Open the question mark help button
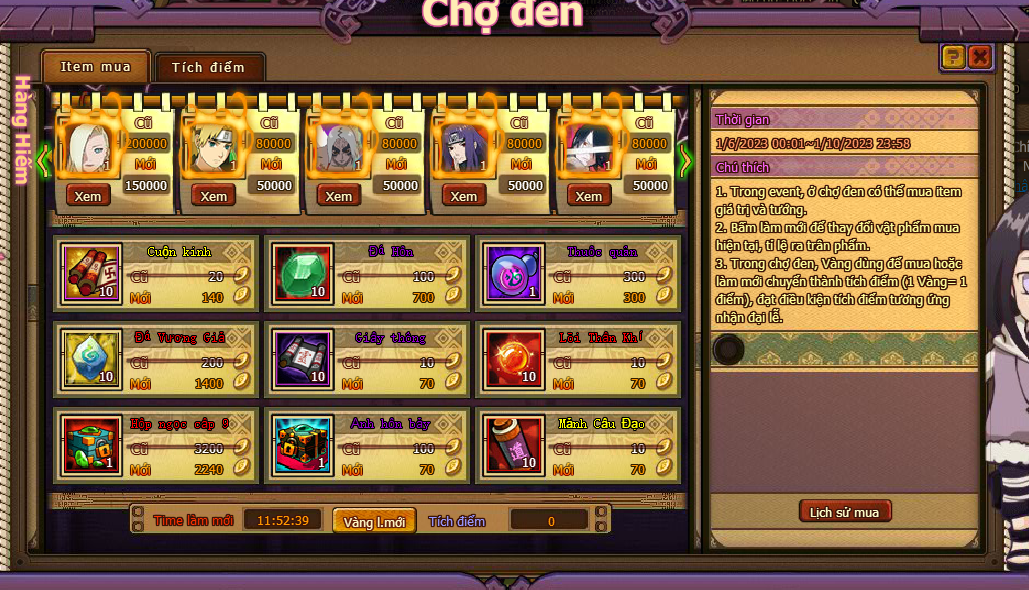 pos(953,57)
